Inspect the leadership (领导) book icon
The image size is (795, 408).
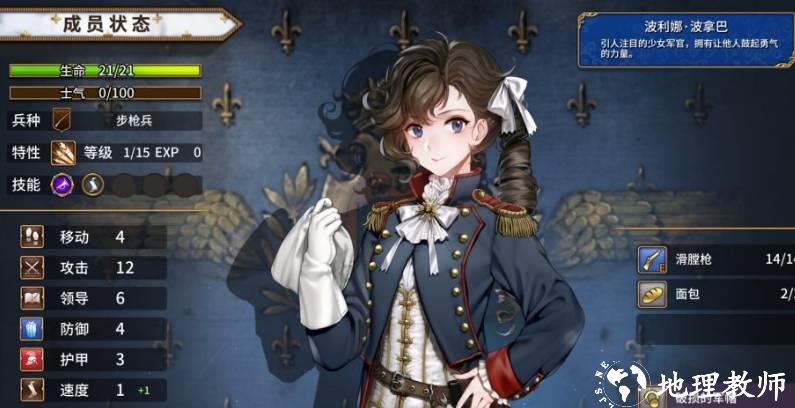pos(32,298)
